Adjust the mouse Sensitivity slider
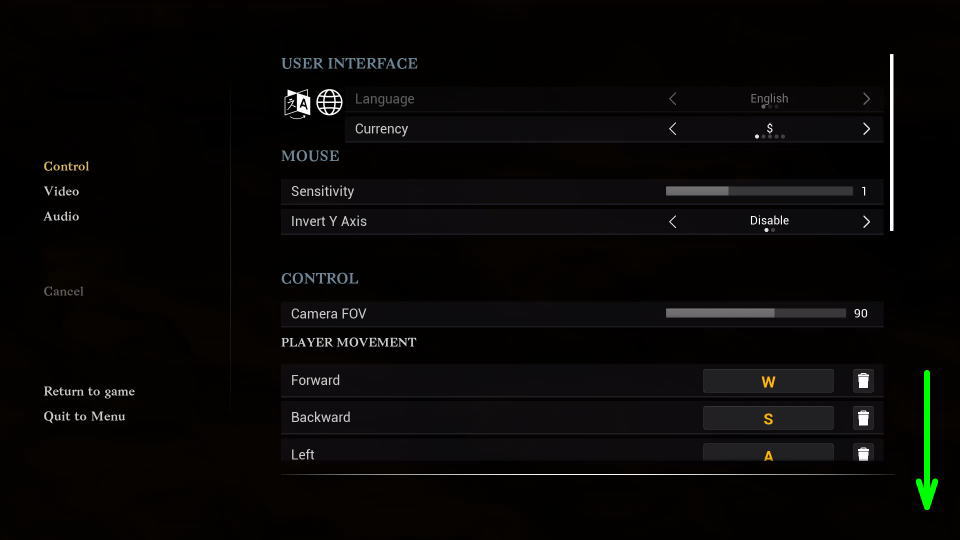The height and width of the screenshot is (540, 960). click(759, 191)
